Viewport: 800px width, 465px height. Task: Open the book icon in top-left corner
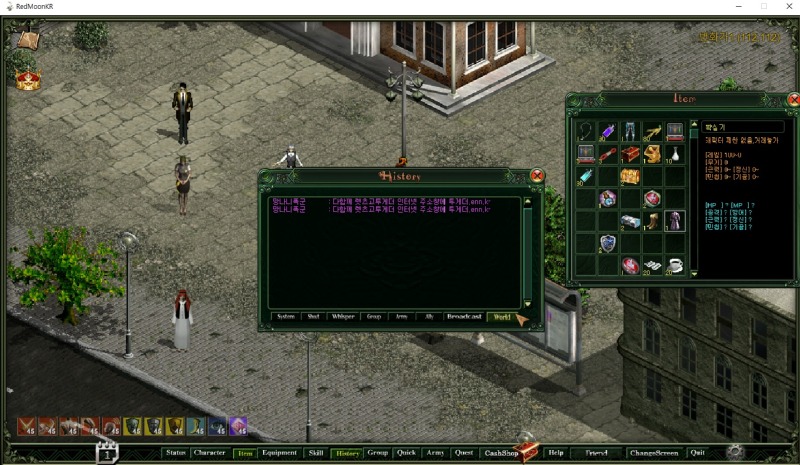click(x=27, y=41)
